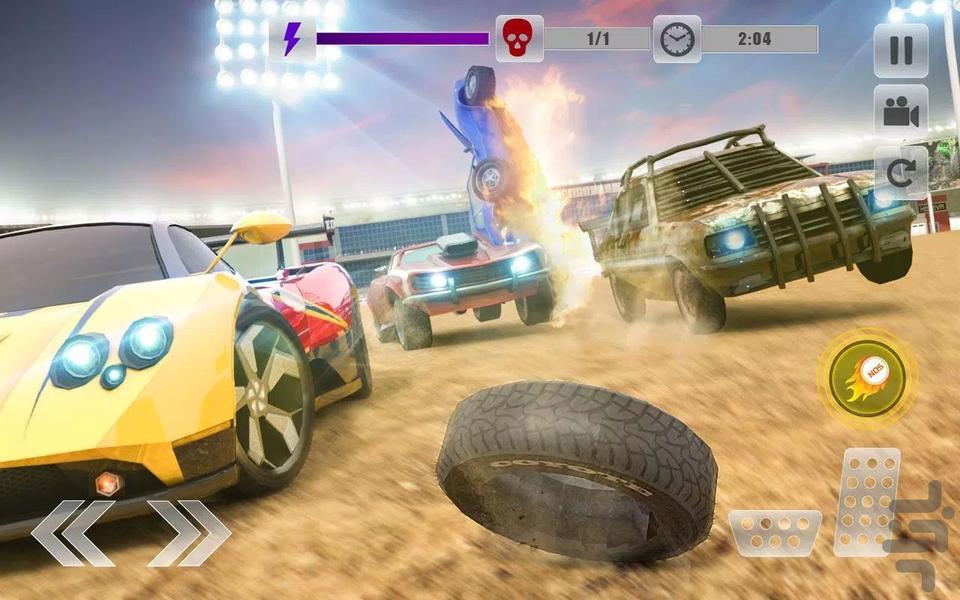Step on the gas pedal

click(866, 500)
